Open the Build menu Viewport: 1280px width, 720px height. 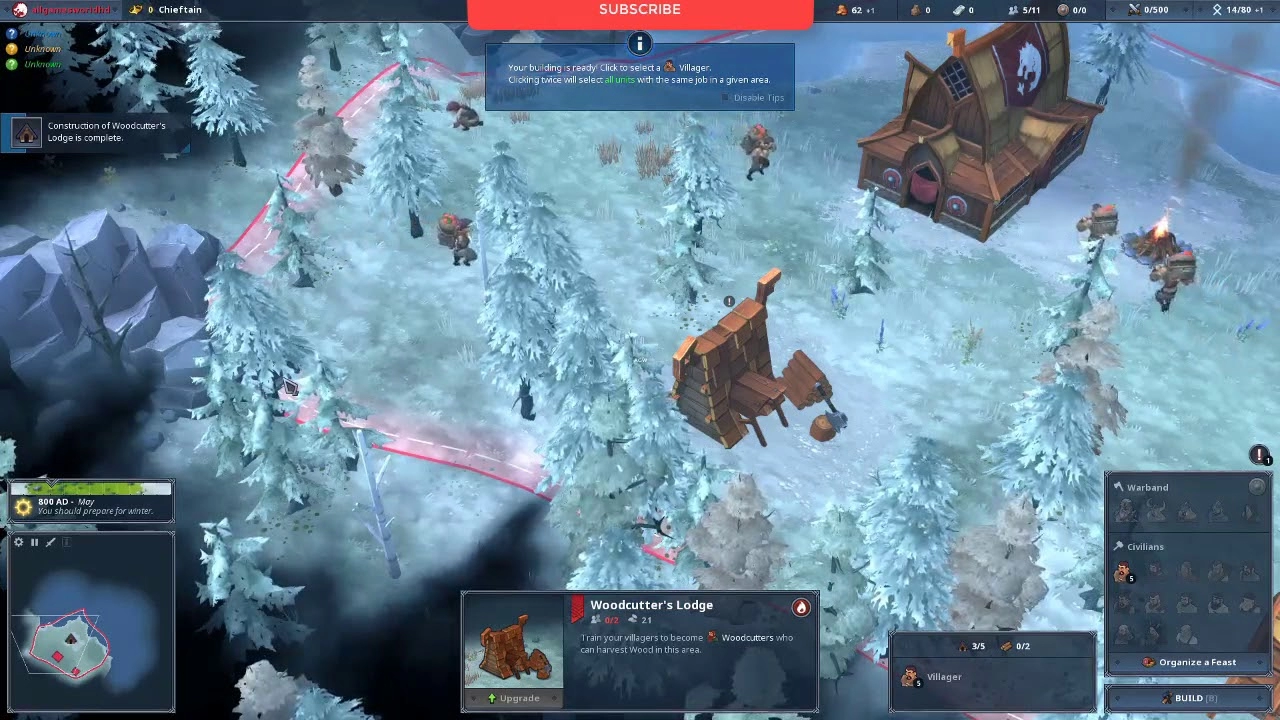[1188, 698]
